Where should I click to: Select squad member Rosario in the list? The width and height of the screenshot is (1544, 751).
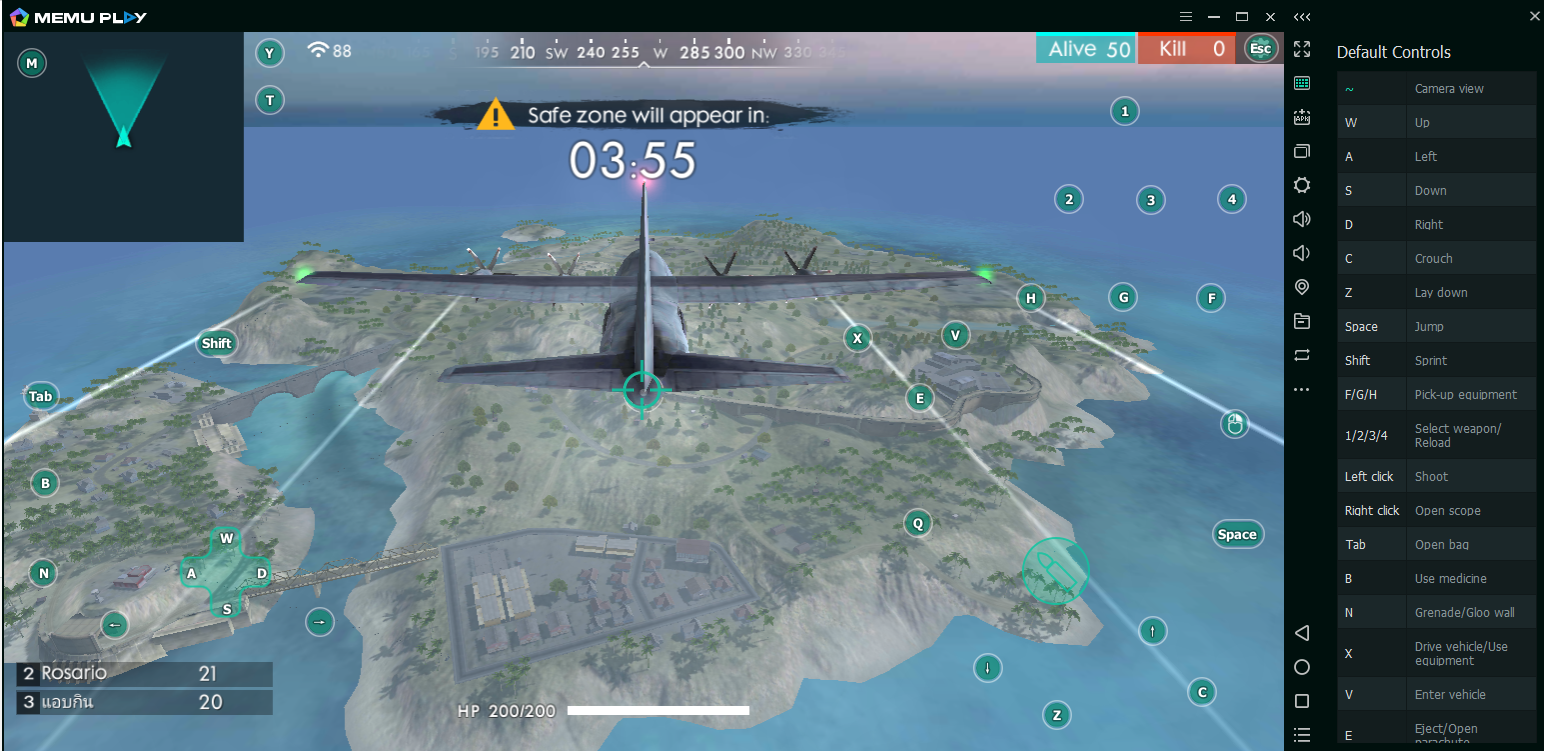tap(144, 674)
